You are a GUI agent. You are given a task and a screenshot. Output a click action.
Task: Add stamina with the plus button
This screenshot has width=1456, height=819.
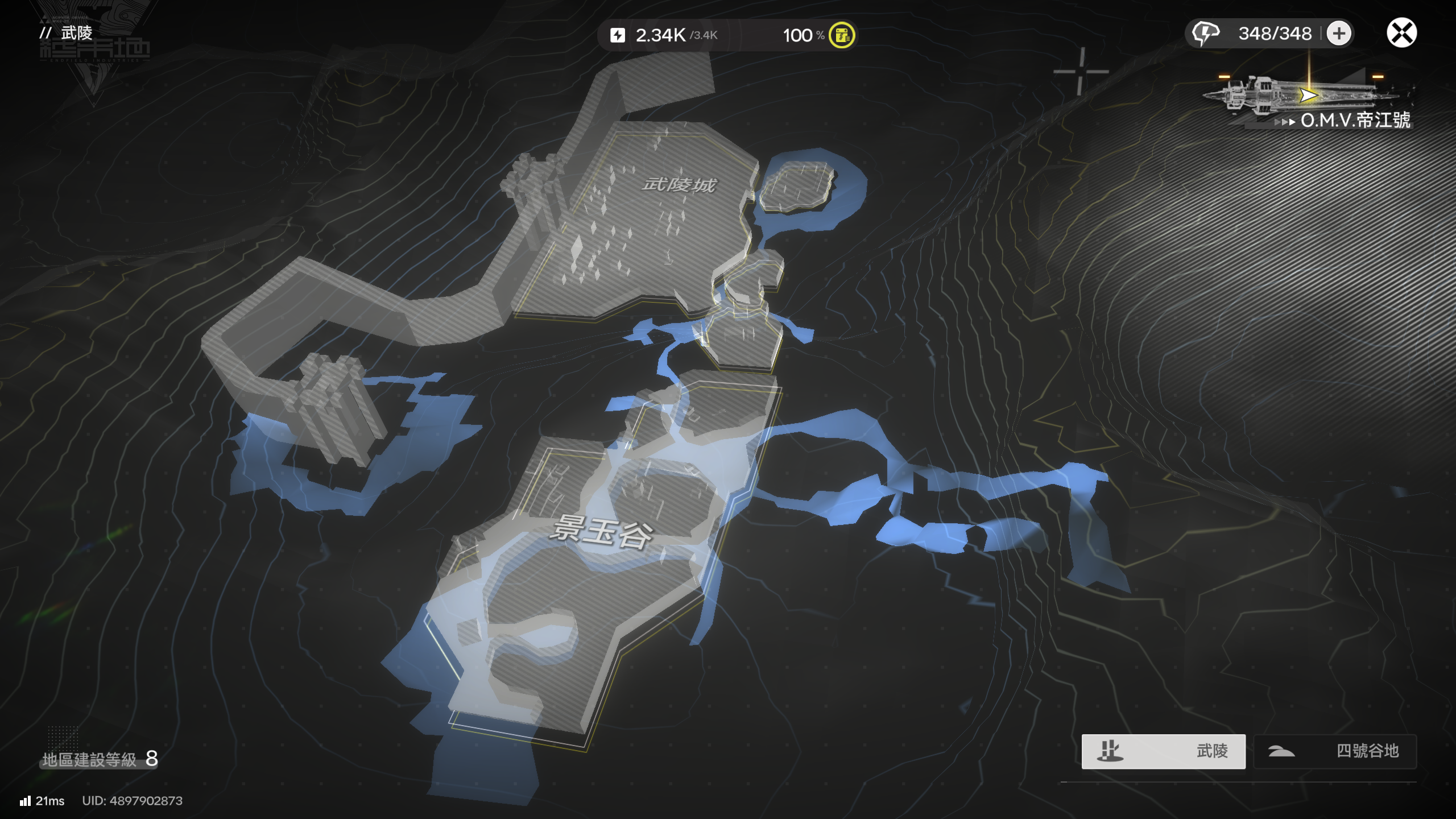point(1339,33)
